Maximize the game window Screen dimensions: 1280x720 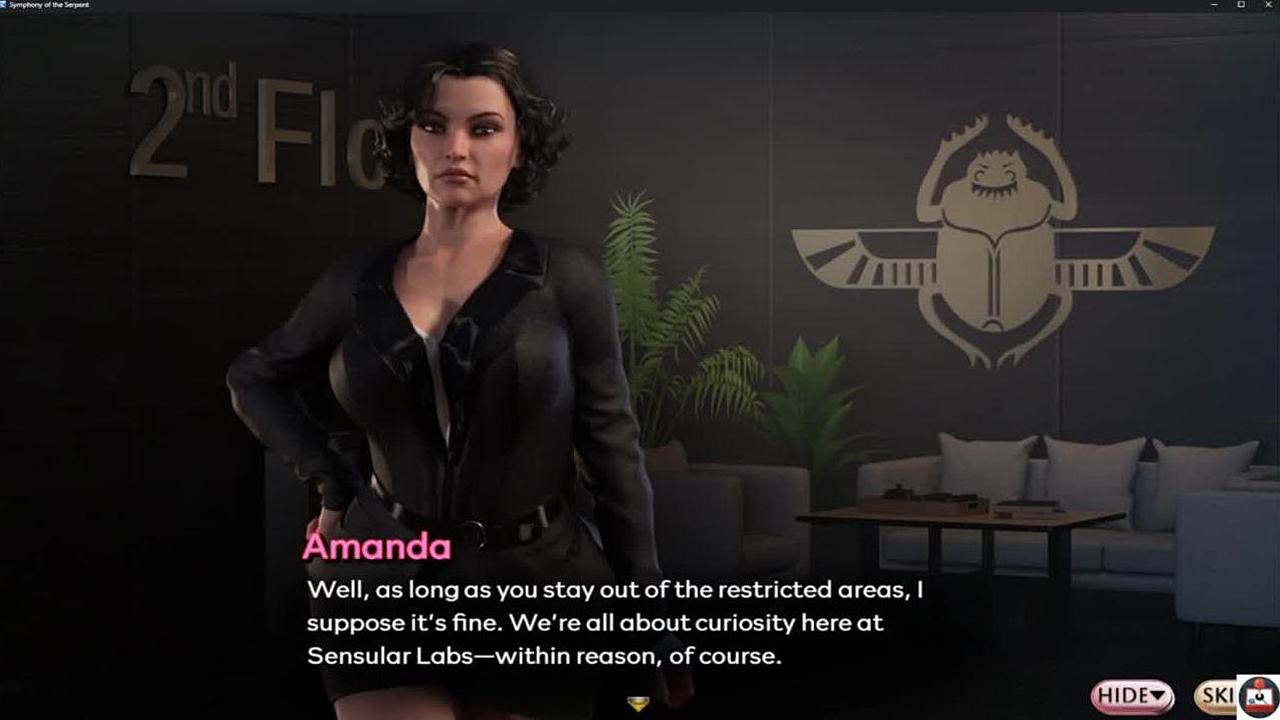pyautogui.click(x=1241, y=5)
